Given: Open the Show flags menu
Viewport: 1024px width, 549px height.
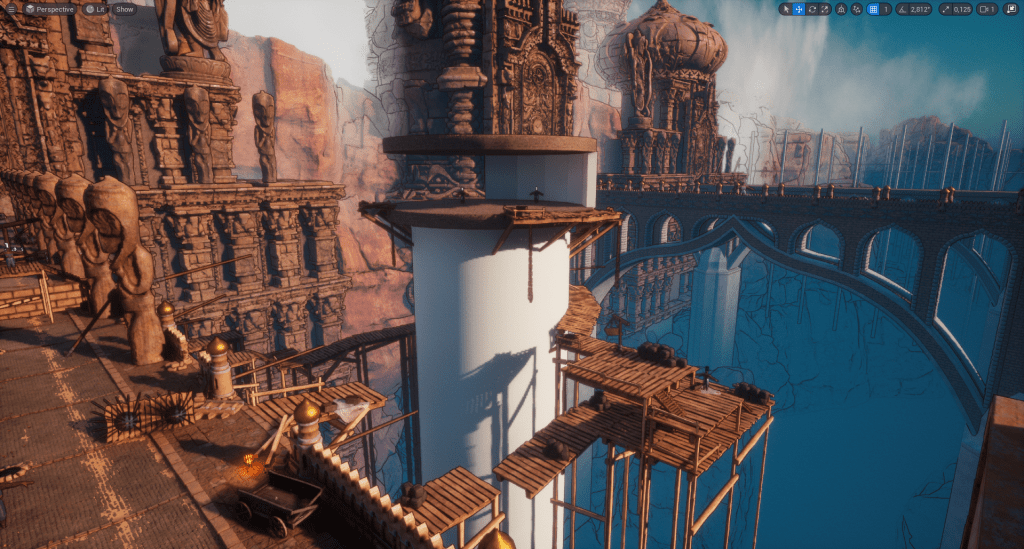Looking at the screenshot, I should point(124,9).
